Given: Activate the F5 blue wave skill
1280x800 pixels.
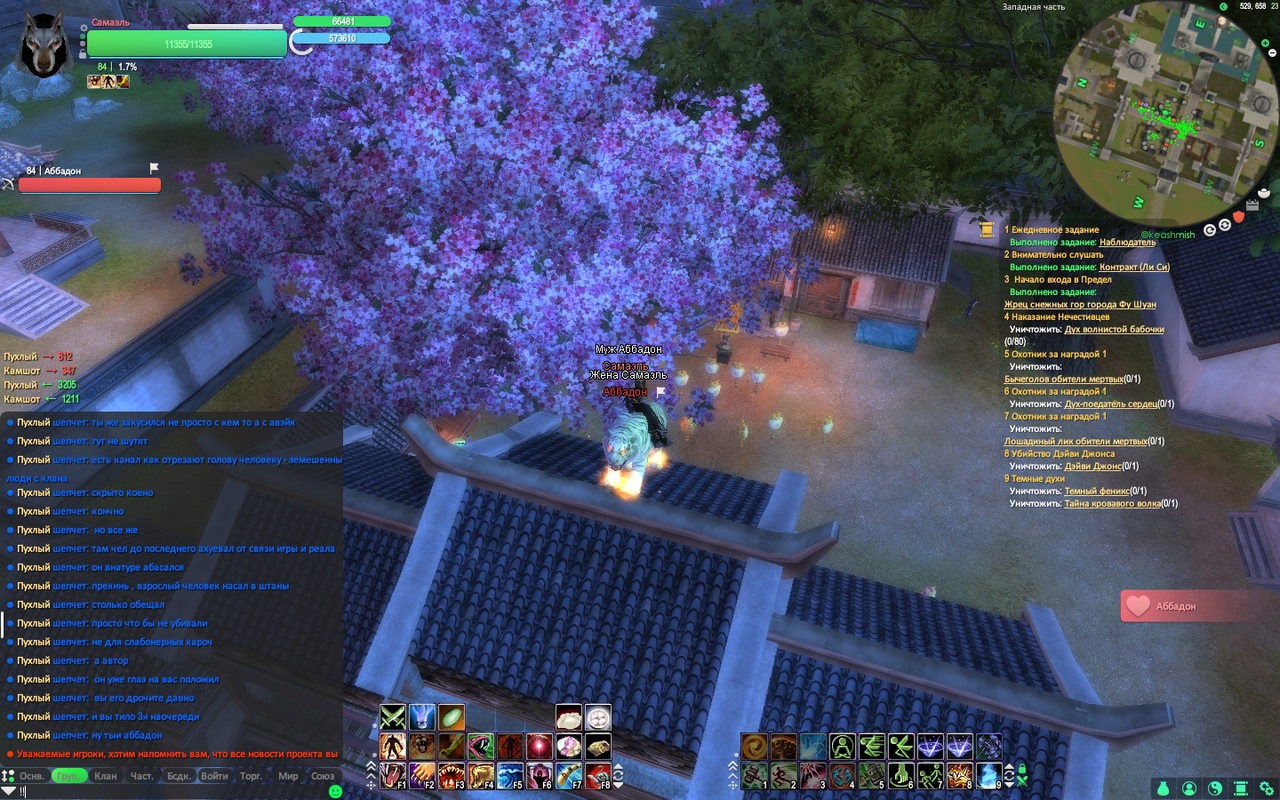Looking at the screenshot, I should coord(510,776).
